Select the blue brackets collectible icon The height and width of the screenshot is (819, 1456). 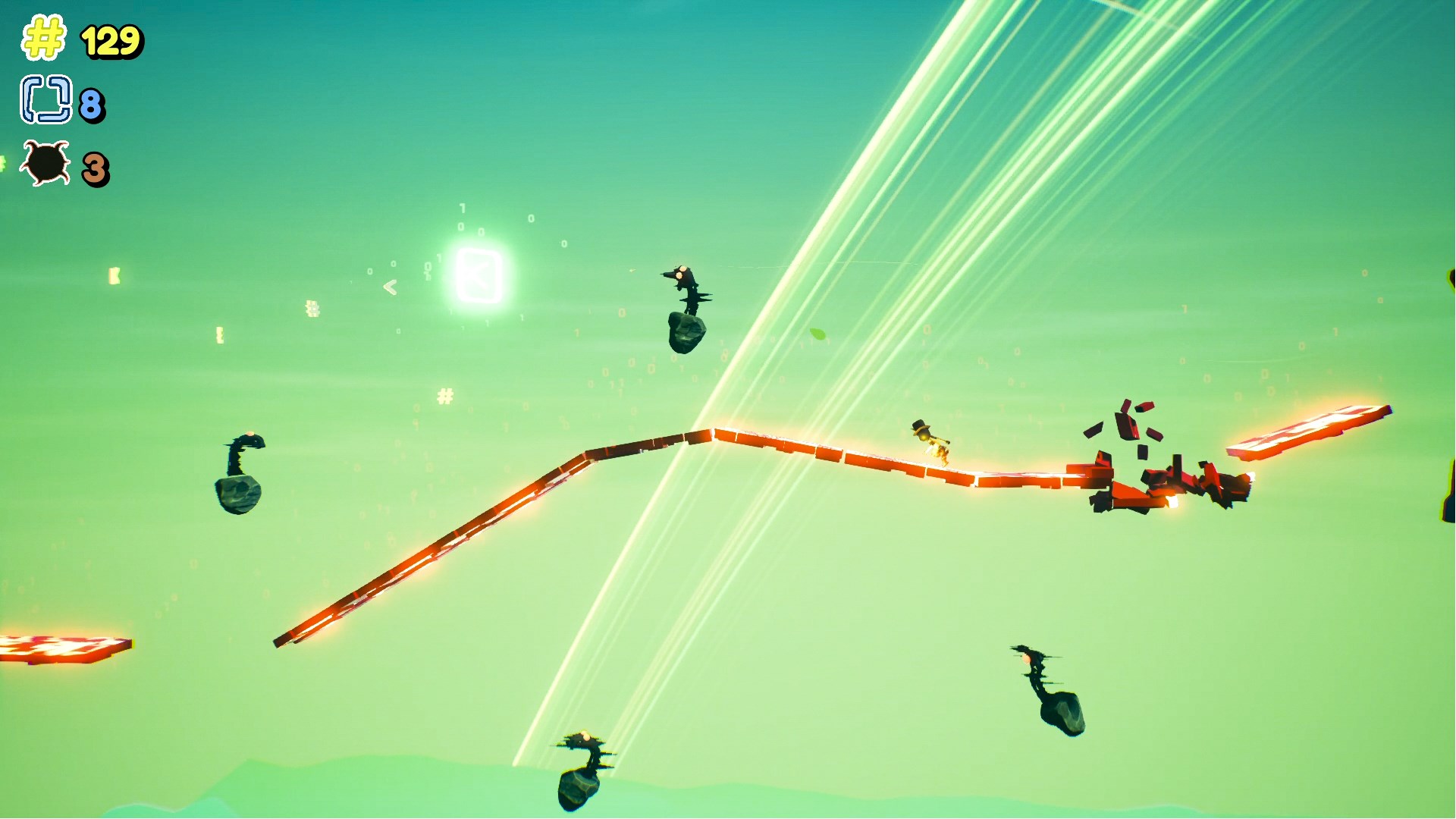[x=47, y=99]
